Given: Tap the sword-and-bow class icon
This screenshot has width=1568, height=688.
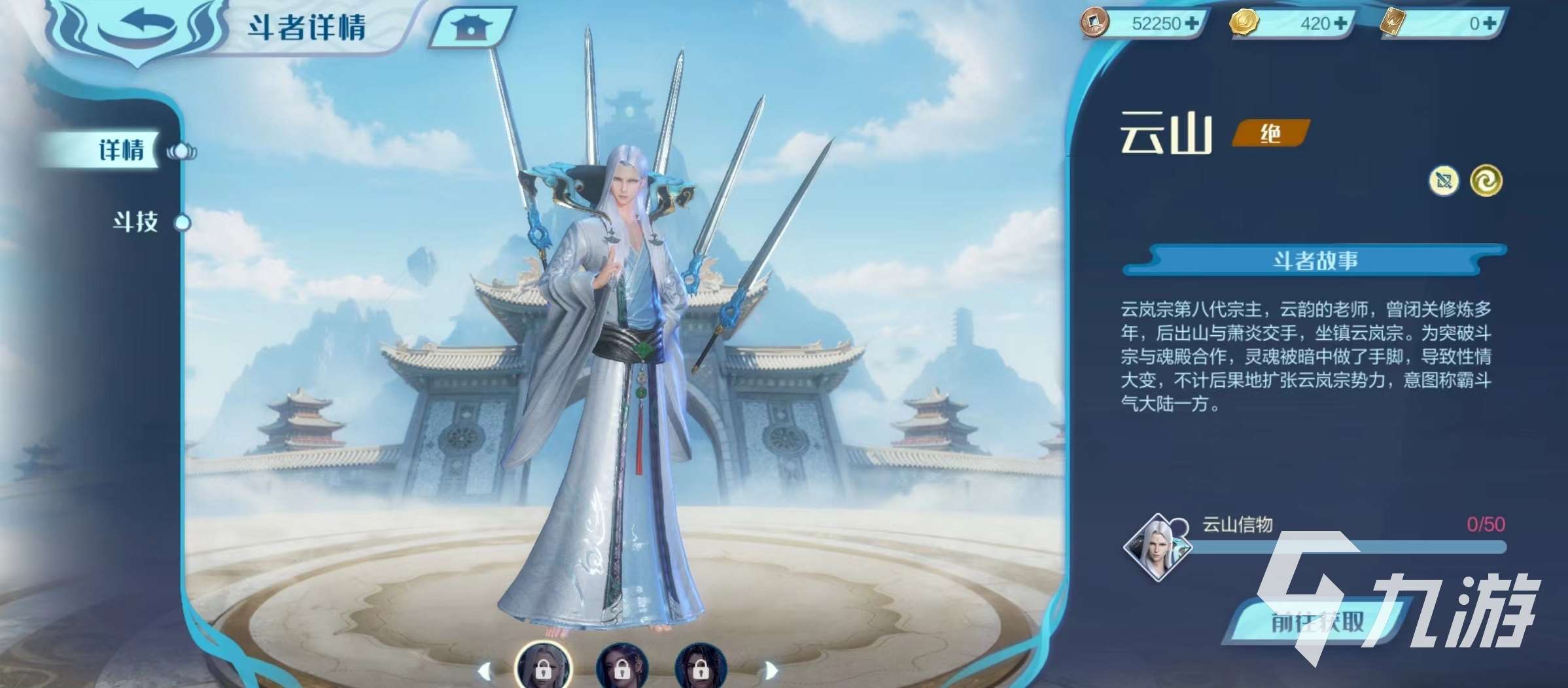Looking at the screenshot, I should tap(1444, 181).
